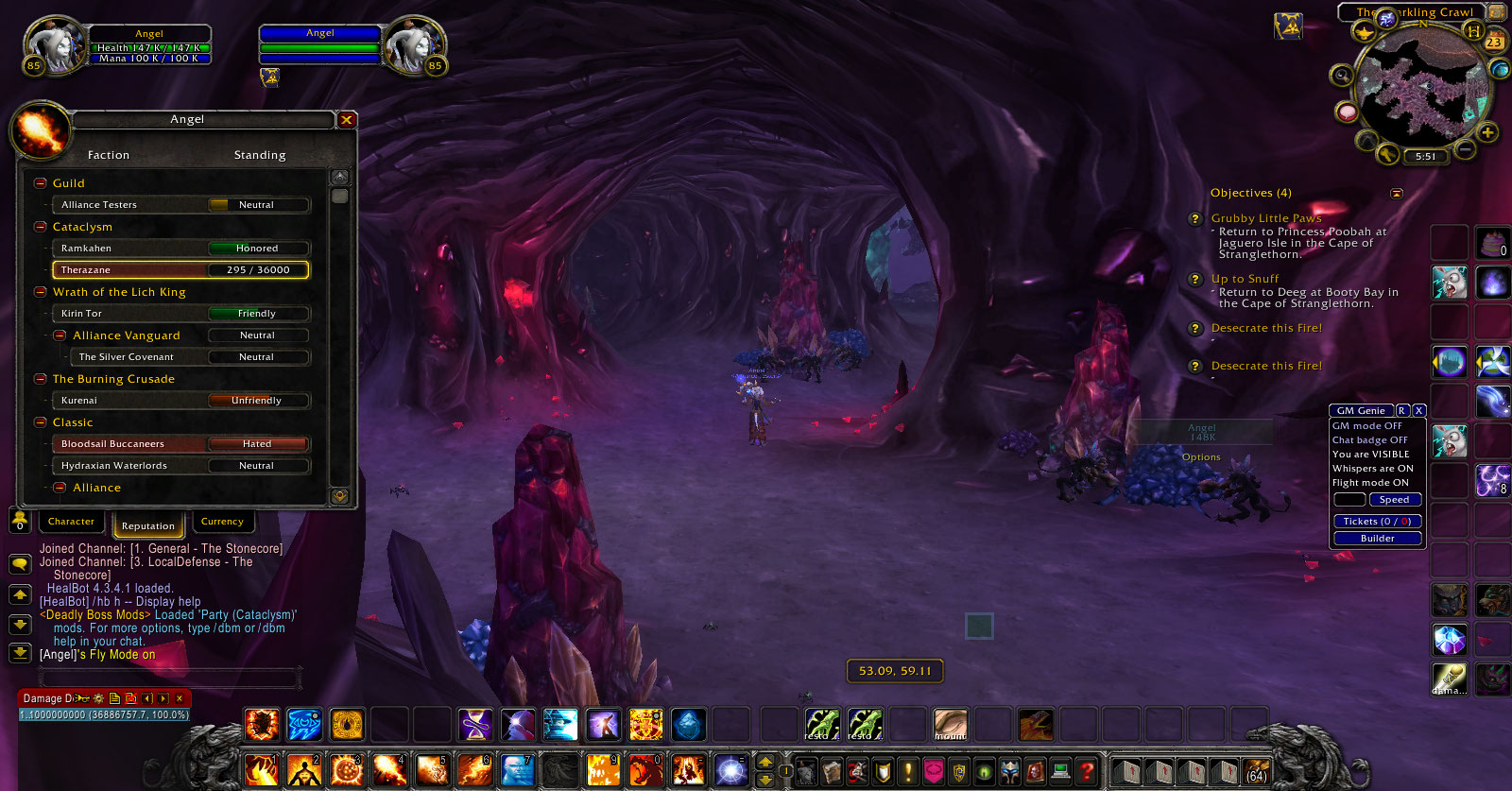This screenshot has height=791, width=1512.
Task: Select the tracking magnifier on the minimap
Action: (1343, 74)
